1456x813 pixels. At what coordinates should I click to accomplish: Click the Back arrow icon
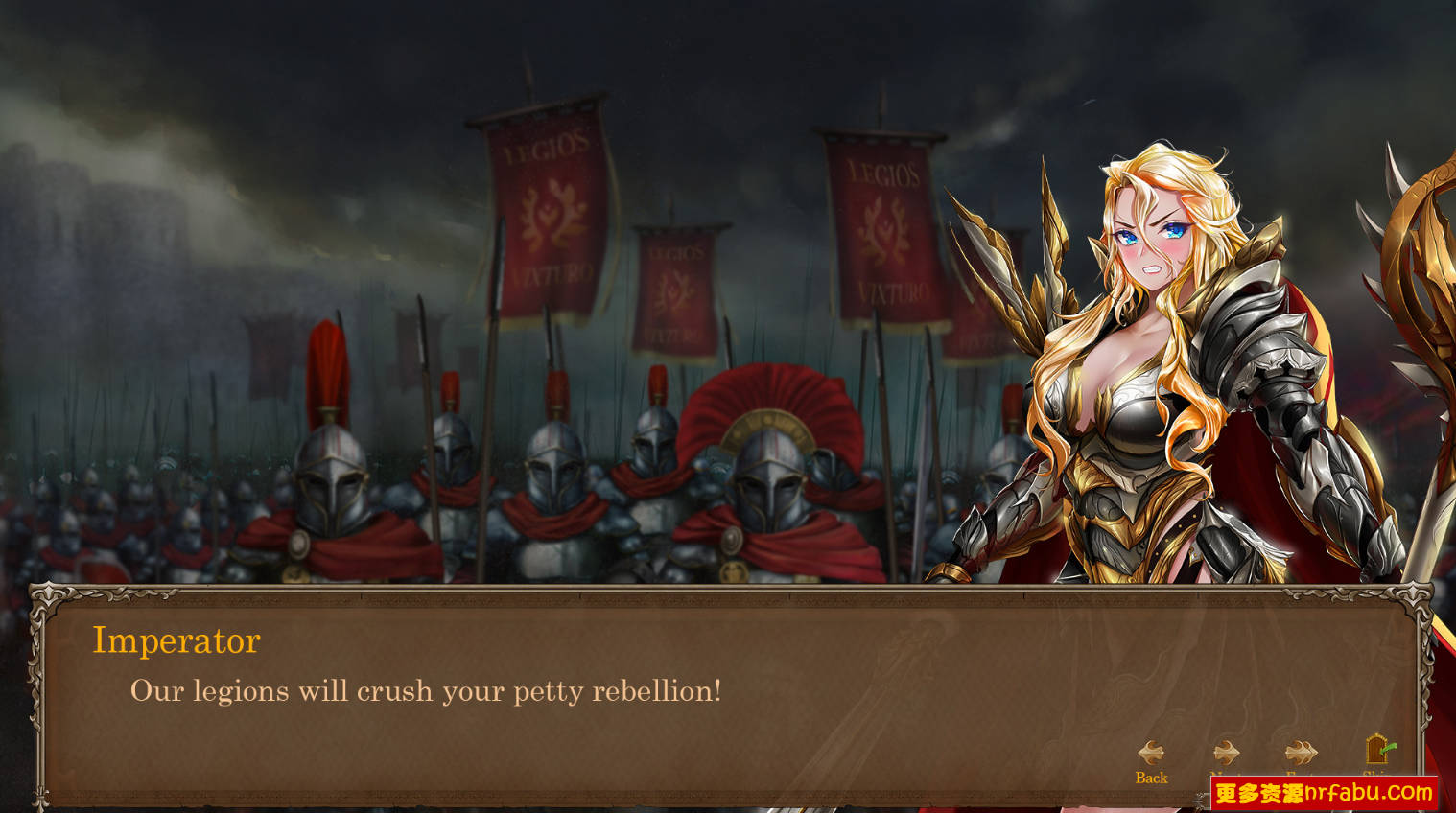(x=1151, y=753)
